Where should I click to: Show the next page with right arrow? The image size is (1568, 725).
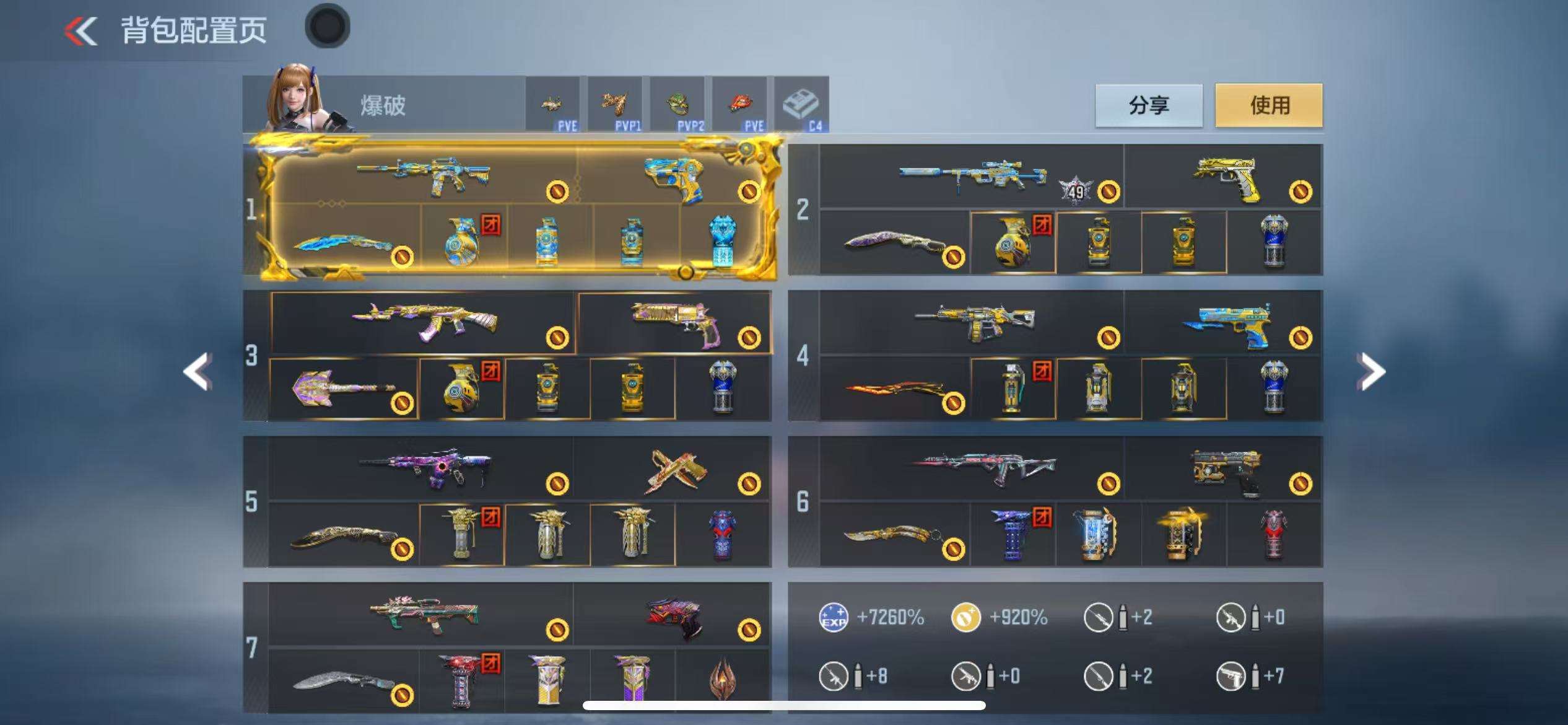point(1370,371)
